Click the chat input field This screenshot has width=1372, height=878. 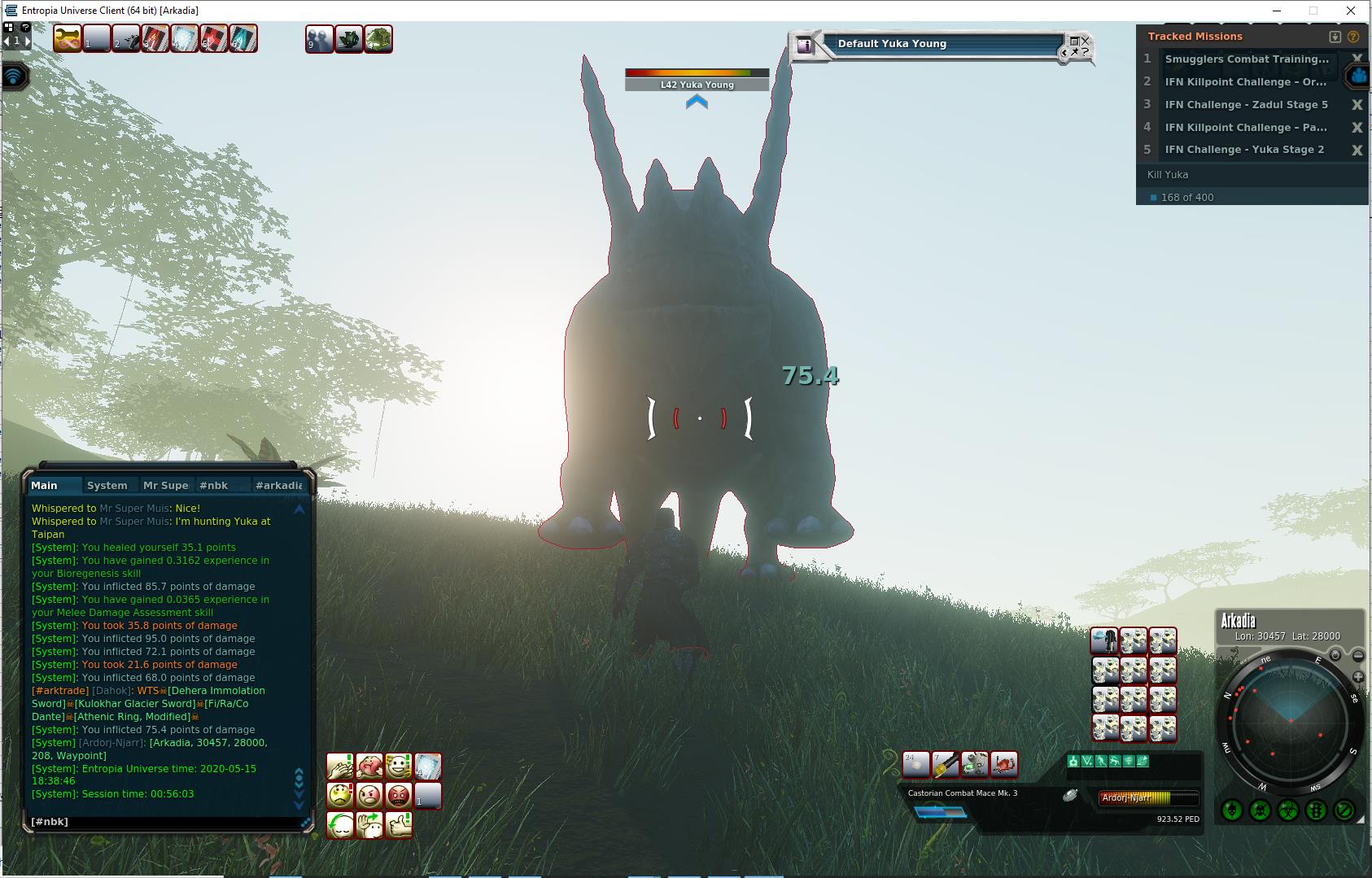163,822
